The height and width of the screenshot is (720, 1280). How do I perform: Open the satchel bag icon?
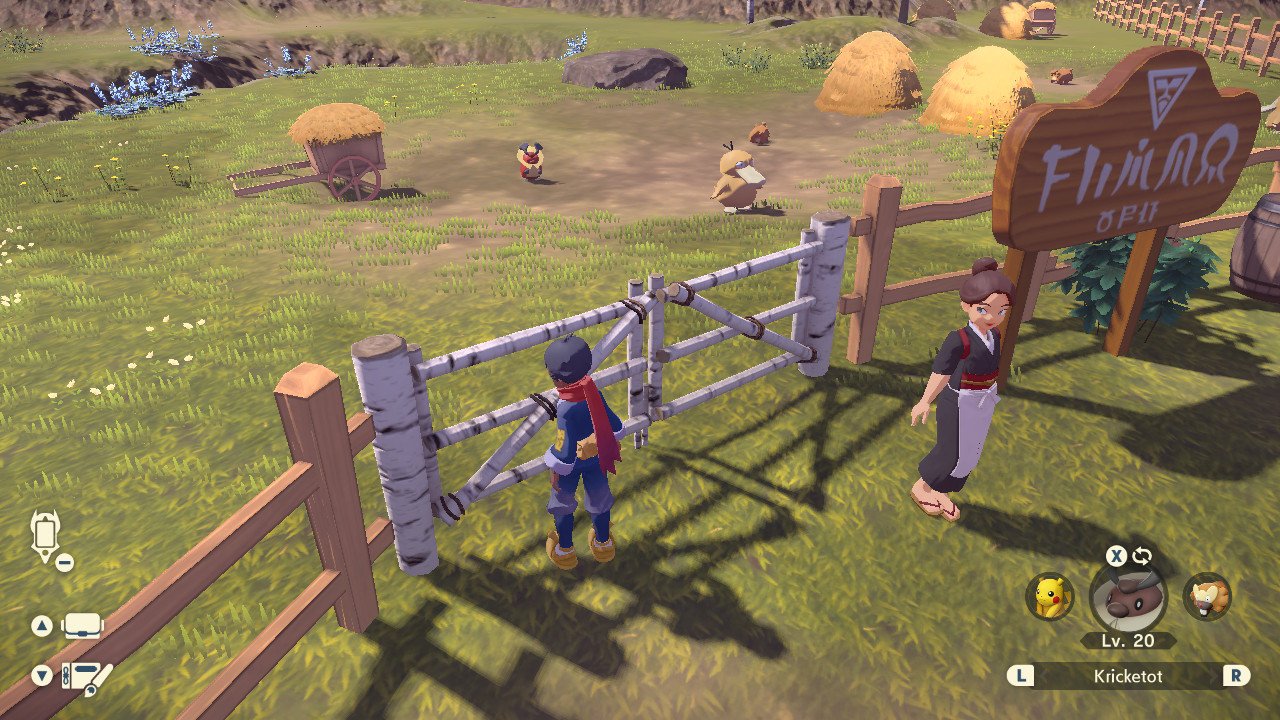coord(82,627)
